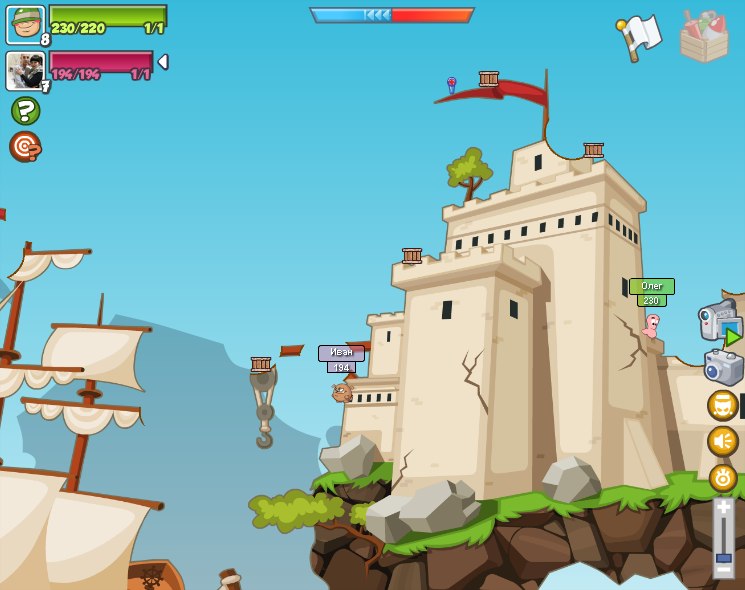Toggle the sound speaker button
Screen dimensions: 745x590
(x=722, y=441)
